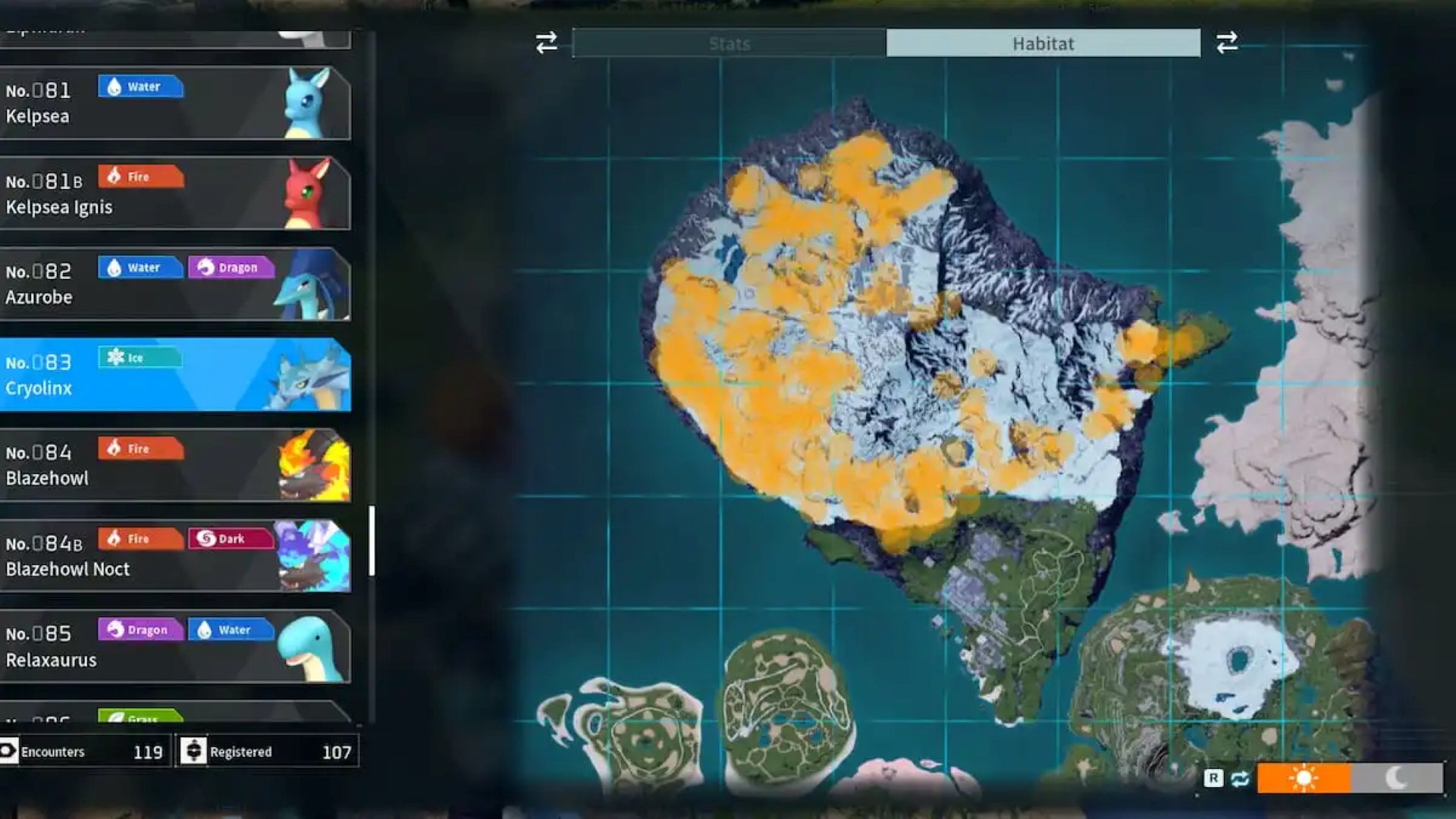Image resolution: width=1456 pixels, height=819 pixels.
Task: Open the Azurobe entry
Action: pyautogui.click(x=174, y=284)
